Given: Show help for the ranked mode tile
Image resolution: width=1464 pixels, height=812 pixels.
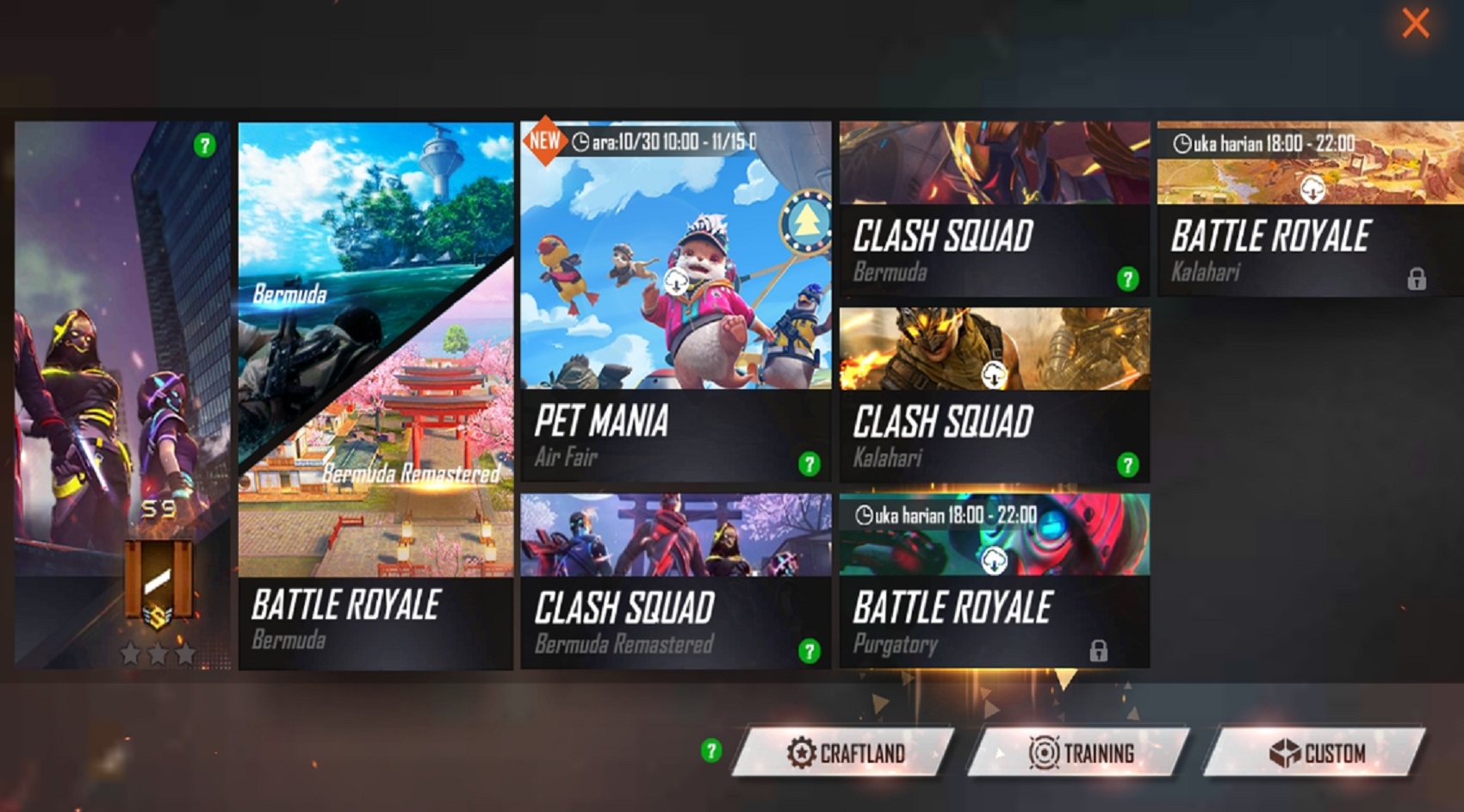Looking at the screenshot, I should tap(204, 145).
